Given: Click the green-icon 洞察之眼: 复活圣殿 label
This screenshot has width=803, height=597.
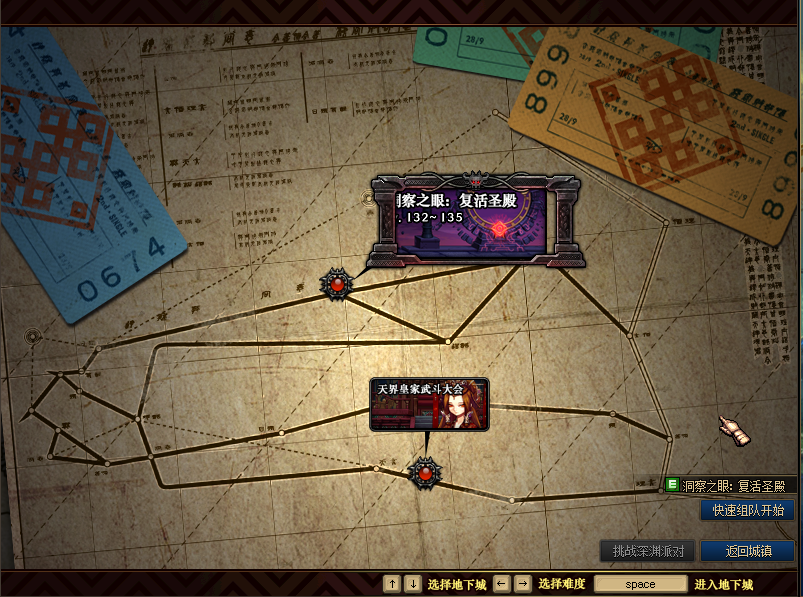Looking at the screenshot, I should (730, 486).
